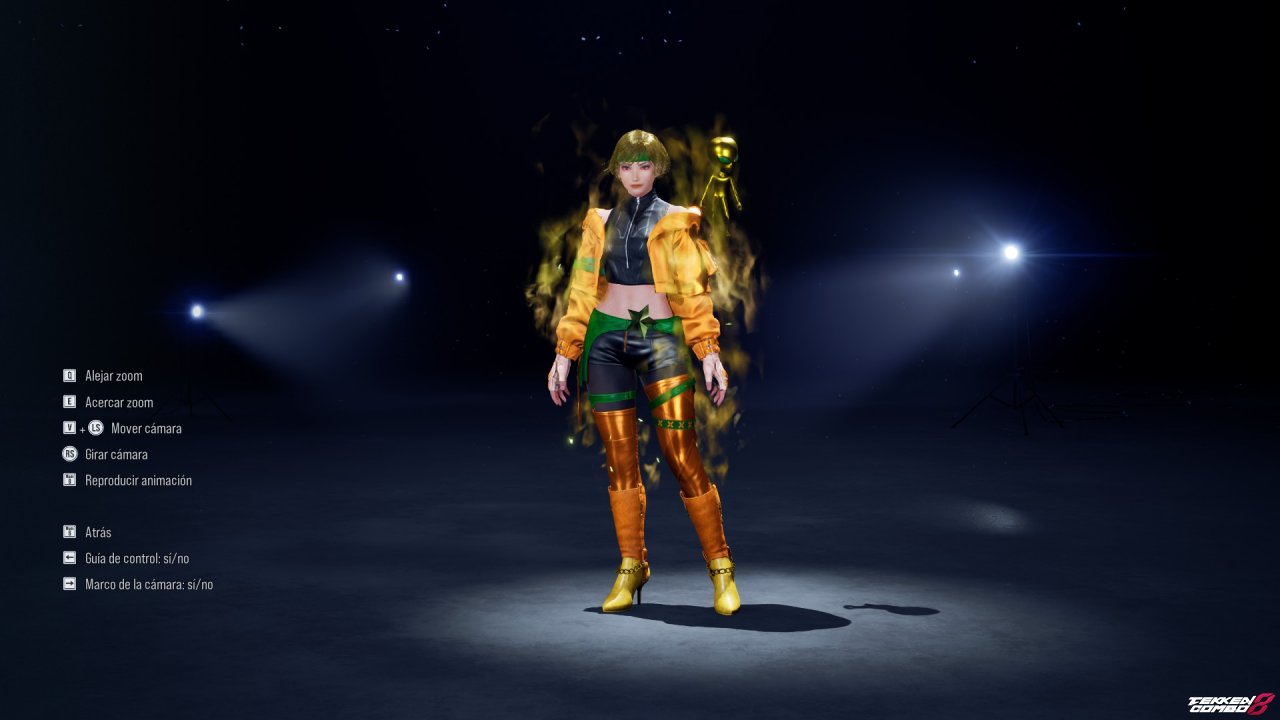Click the RS stick icon for Girar cámara
This screenshot has height=720, width=1280.
click(68, 454)
